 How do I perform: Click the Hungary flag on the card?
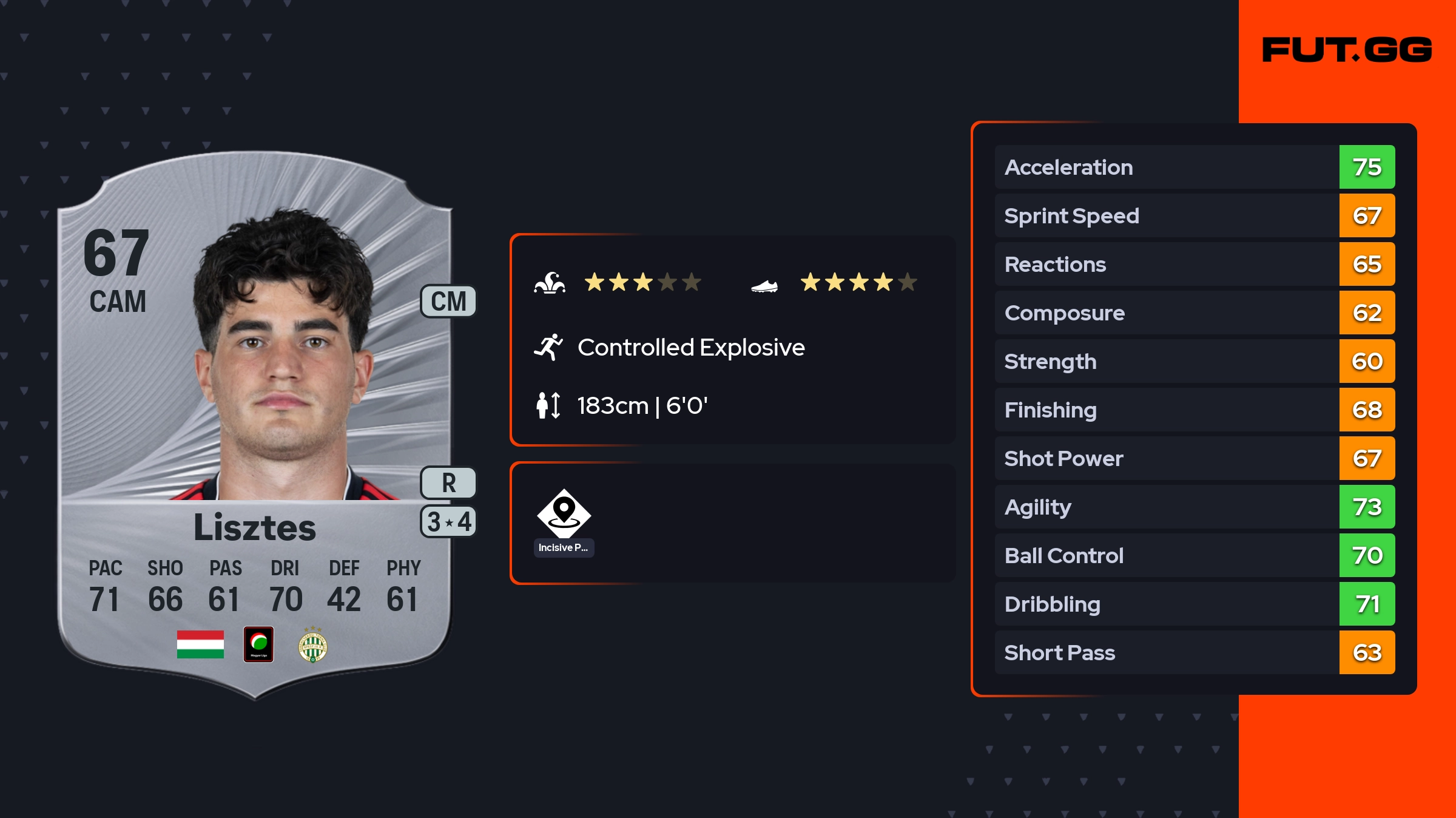tap(200, 644)
